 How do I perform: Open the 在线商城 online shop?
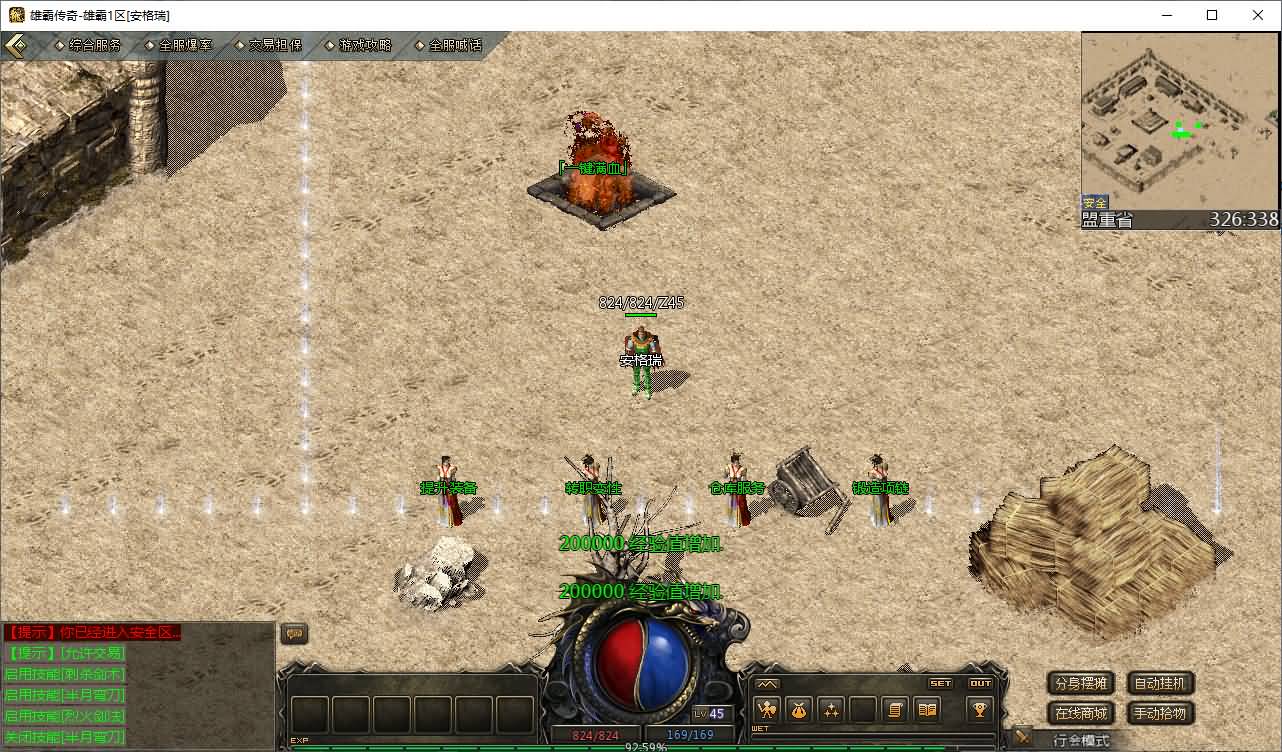coord(1081,713)
